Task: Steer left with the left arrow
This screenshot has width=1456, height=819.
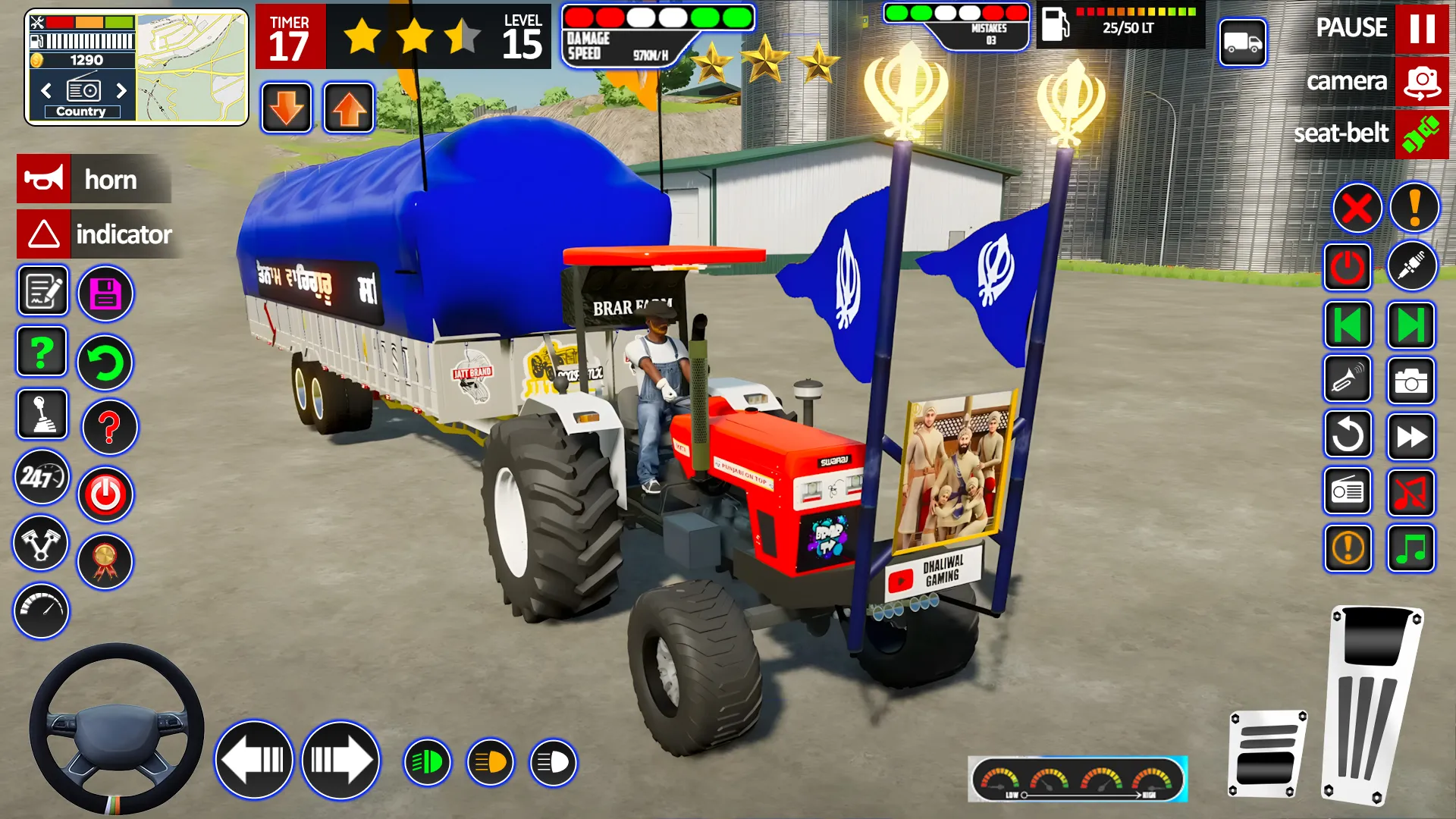Action: [254, 760]
